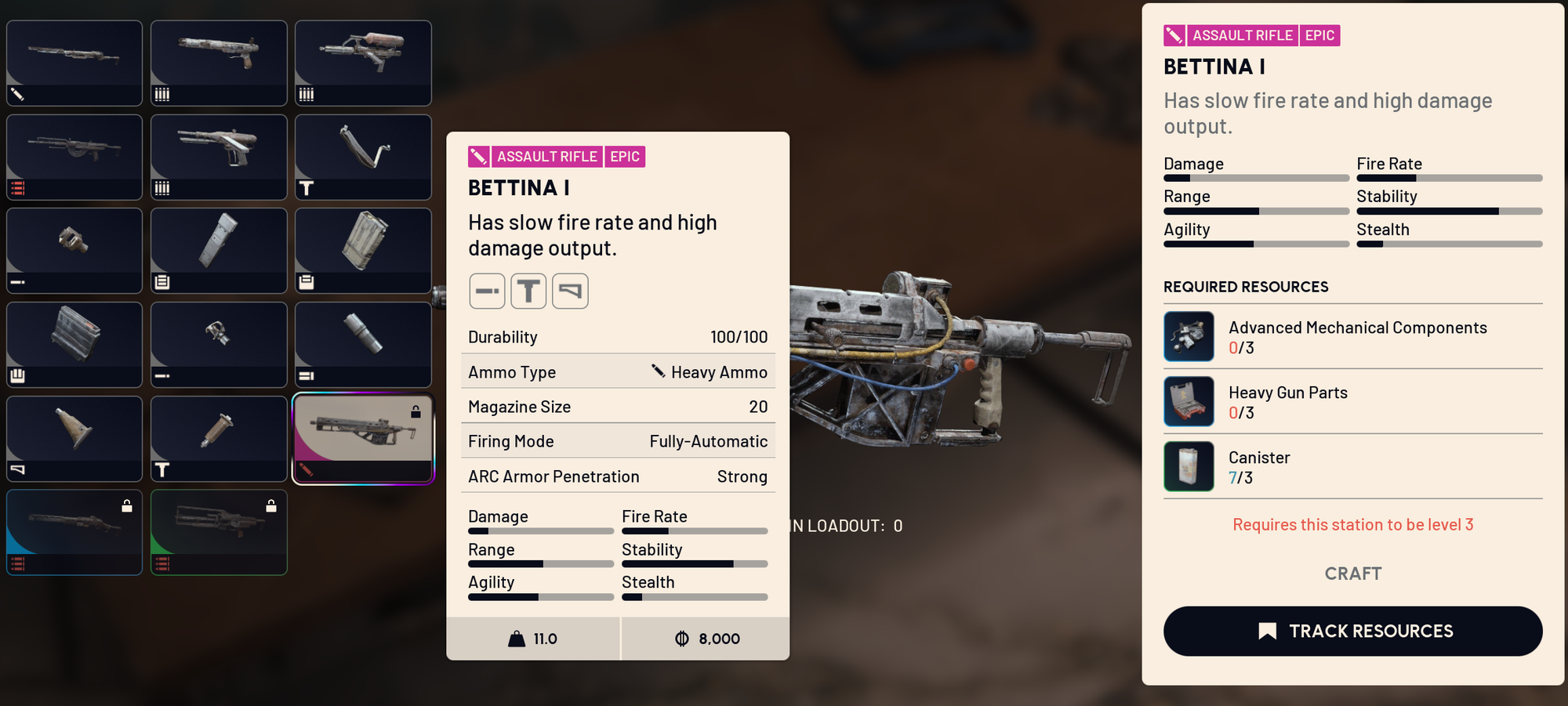Select the brown vertical grip attachment tile
Viewport: 1568px width, 706px height.
[219, 438]
